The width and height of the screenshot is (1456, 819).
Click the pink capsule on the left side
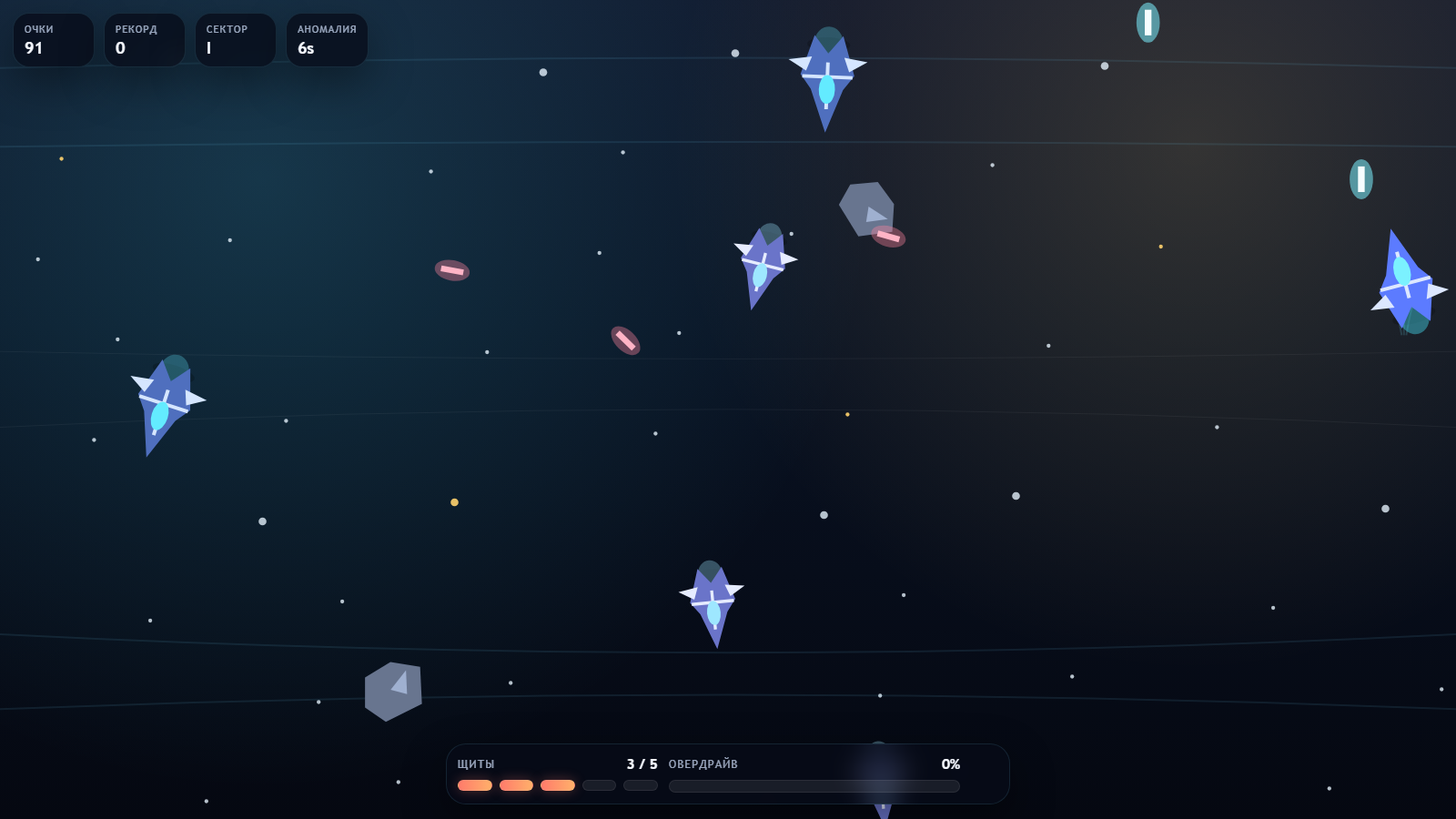point(453,270)
